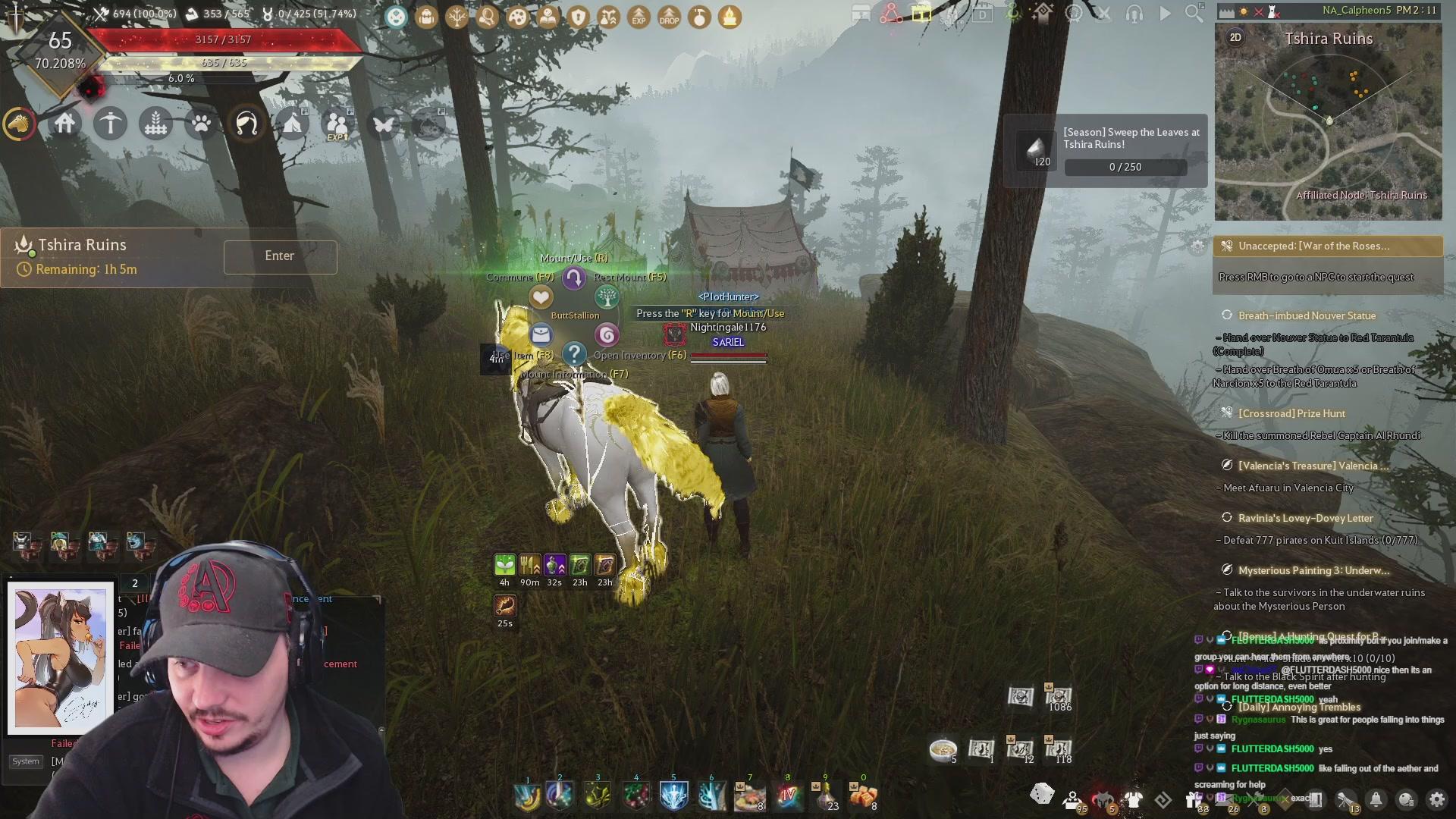The width and height of the screenshot is (1456, 819).
Task: Click the Enter button for Tshira Ruins
Action: 280,256
